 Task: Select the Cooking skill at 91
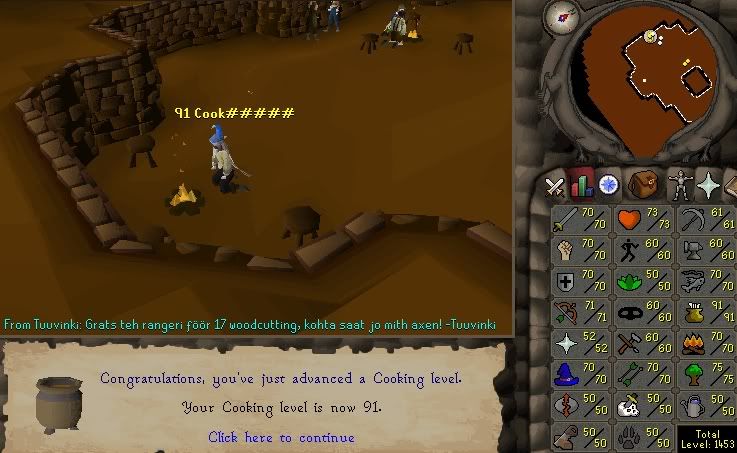704,313
